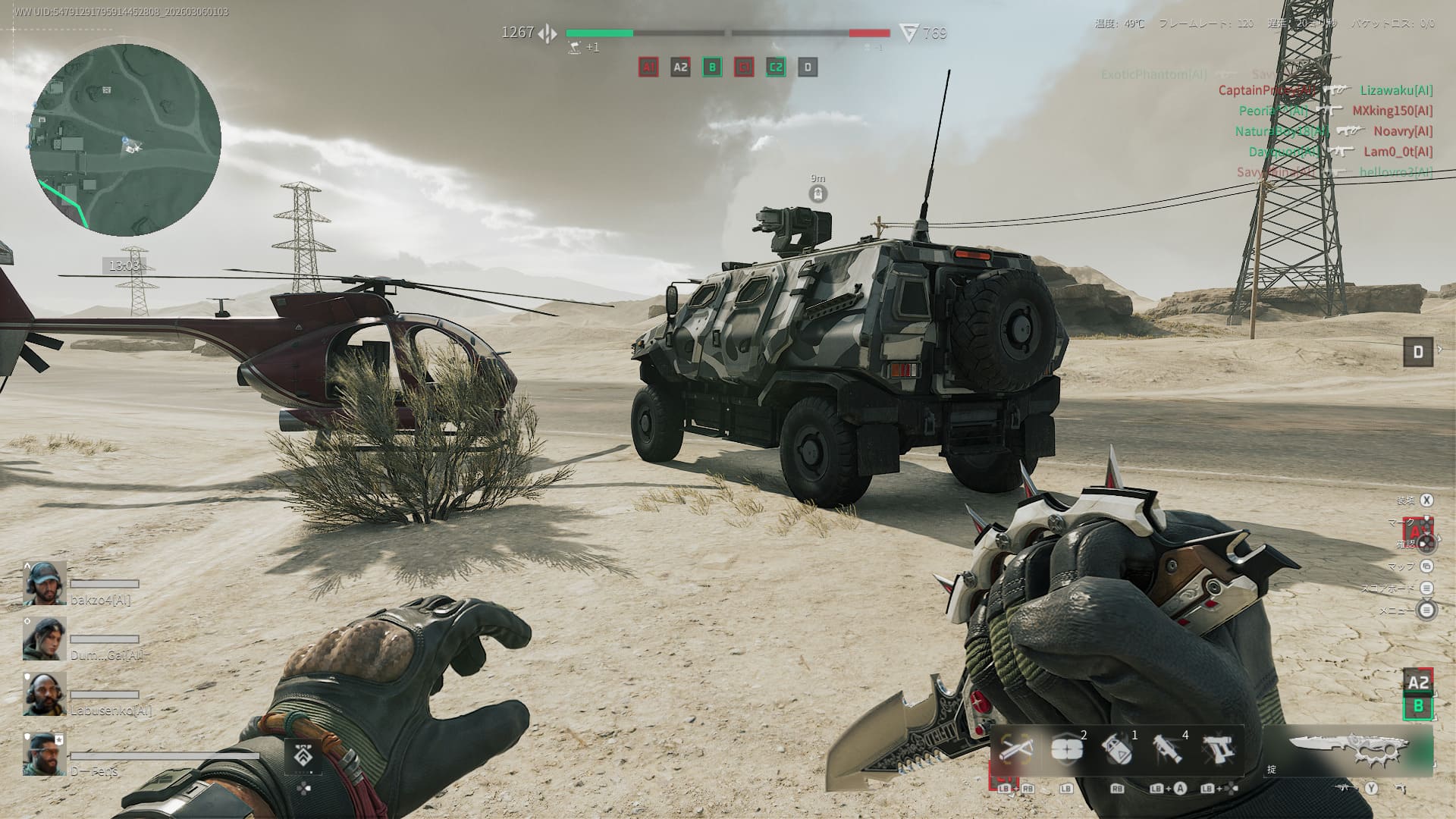Click the 9m locked vehicle marker
Image resolution: width=1456 pixels, height=819 pixels.
[x=817, y=194]
